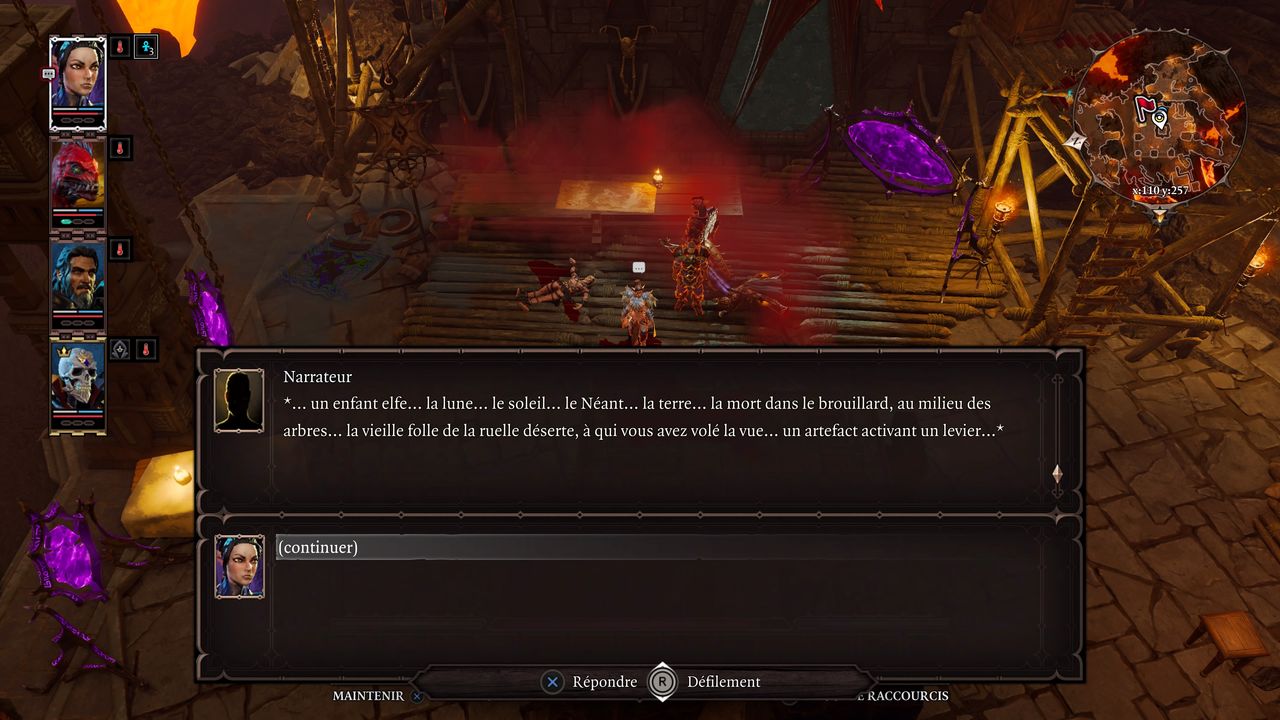
Task: Select the red lizard party portrait
Action: point(78,182)
